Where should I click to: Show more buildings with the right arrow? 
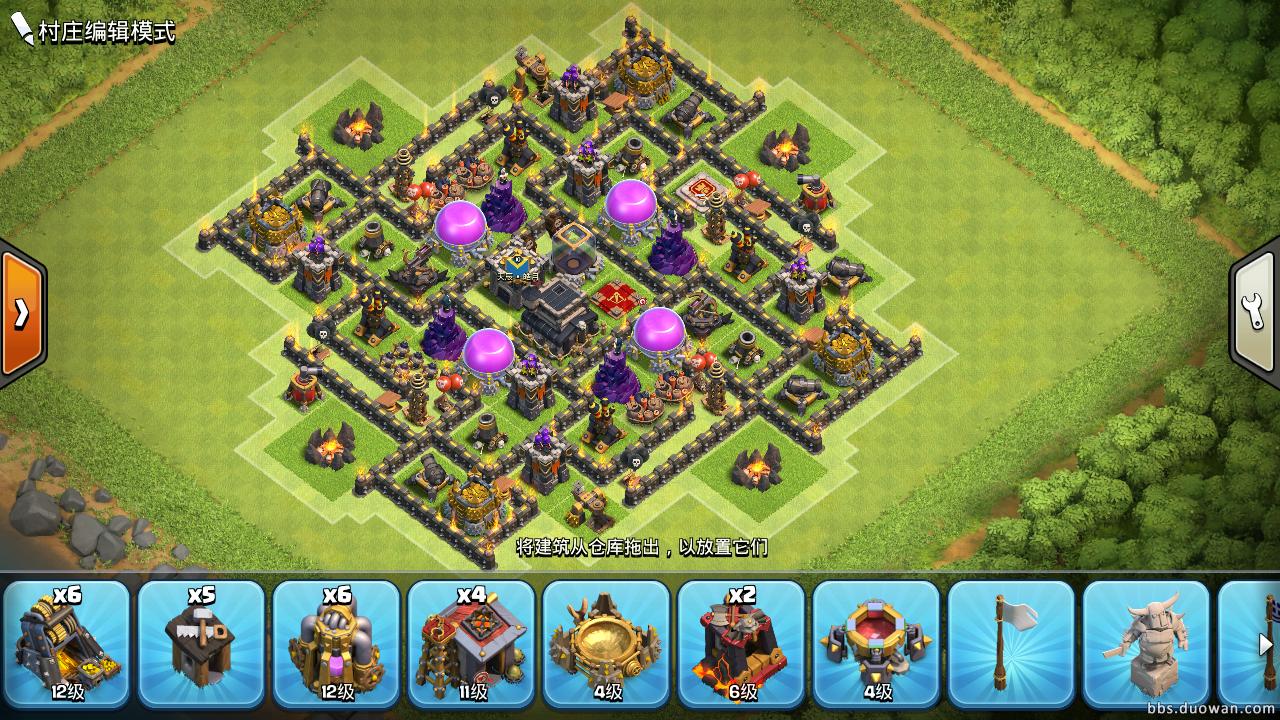click(1265, 645)
